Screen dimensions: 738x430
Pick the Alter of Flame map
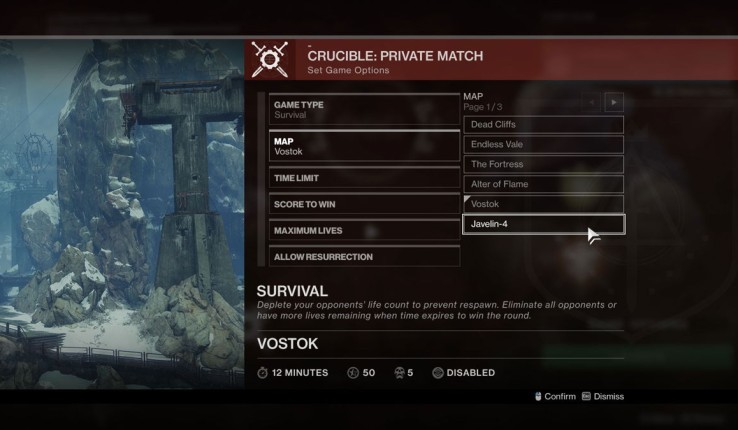(x=543, y=185)
